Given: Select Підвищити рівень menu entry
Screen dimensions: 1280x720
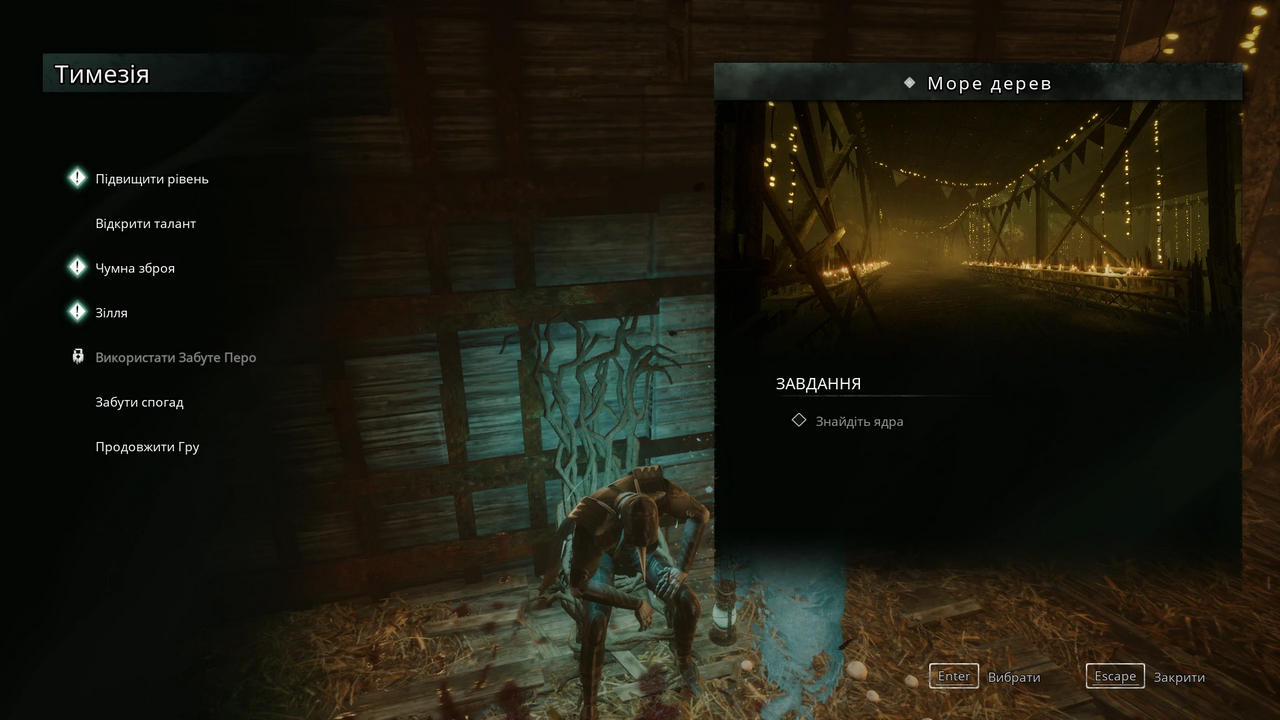Looking at the screenshot, I should pos(151,179).
